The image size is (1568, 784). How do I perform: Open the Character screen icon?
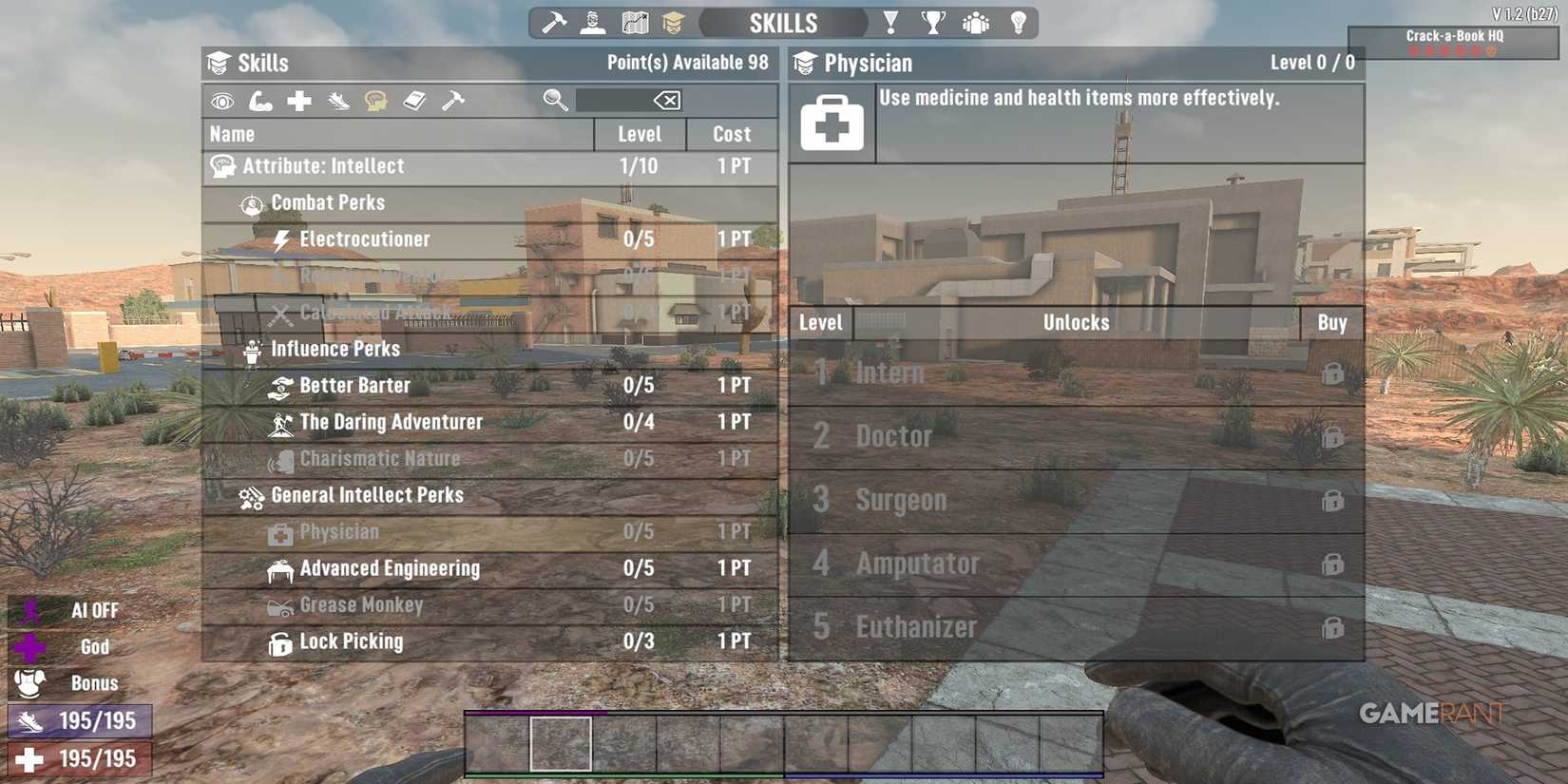pyautogui.click(x=594, y=21)
